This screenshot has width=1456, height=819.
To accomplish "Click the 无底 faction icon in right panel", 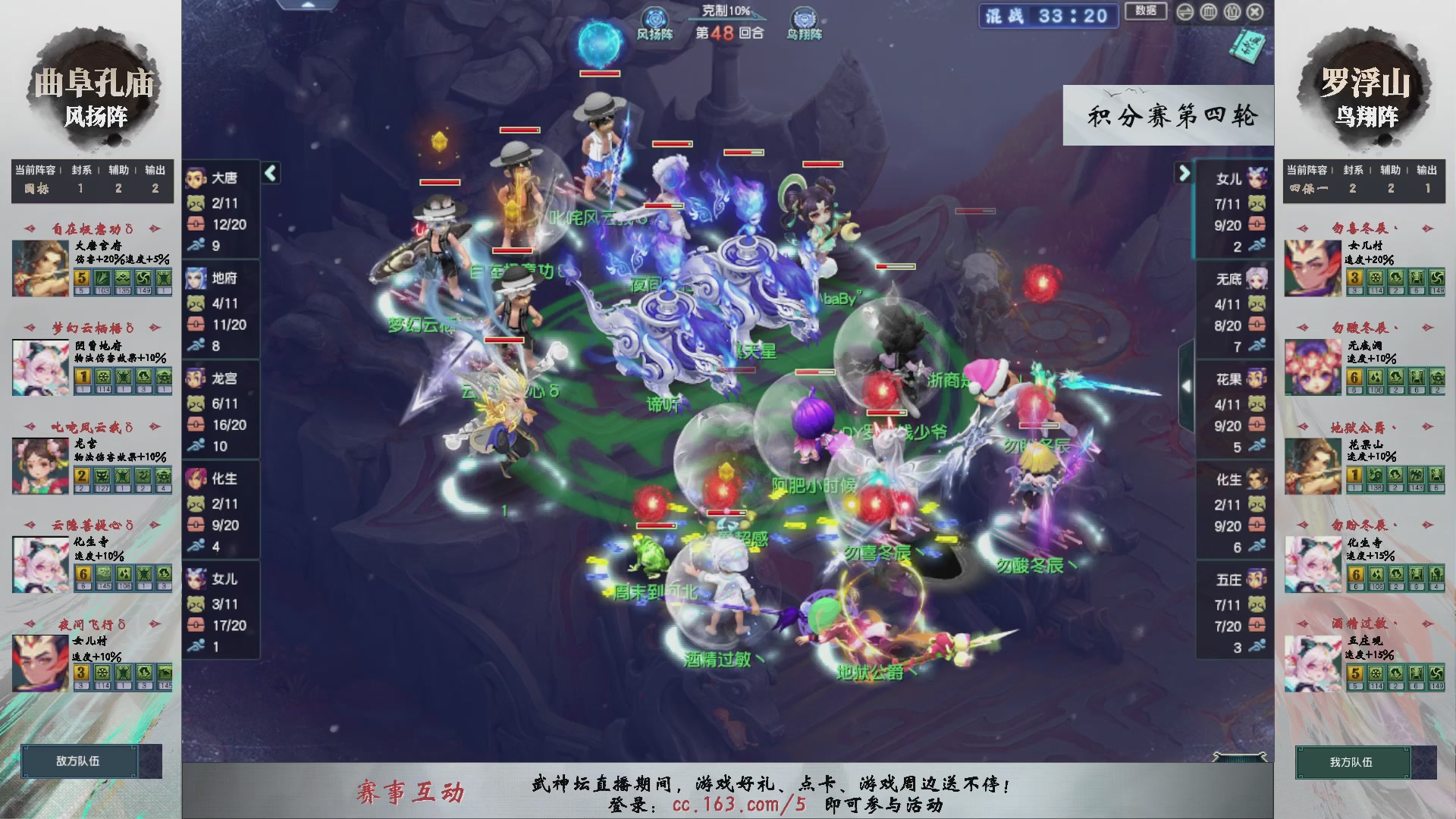I will (1257, 279).
